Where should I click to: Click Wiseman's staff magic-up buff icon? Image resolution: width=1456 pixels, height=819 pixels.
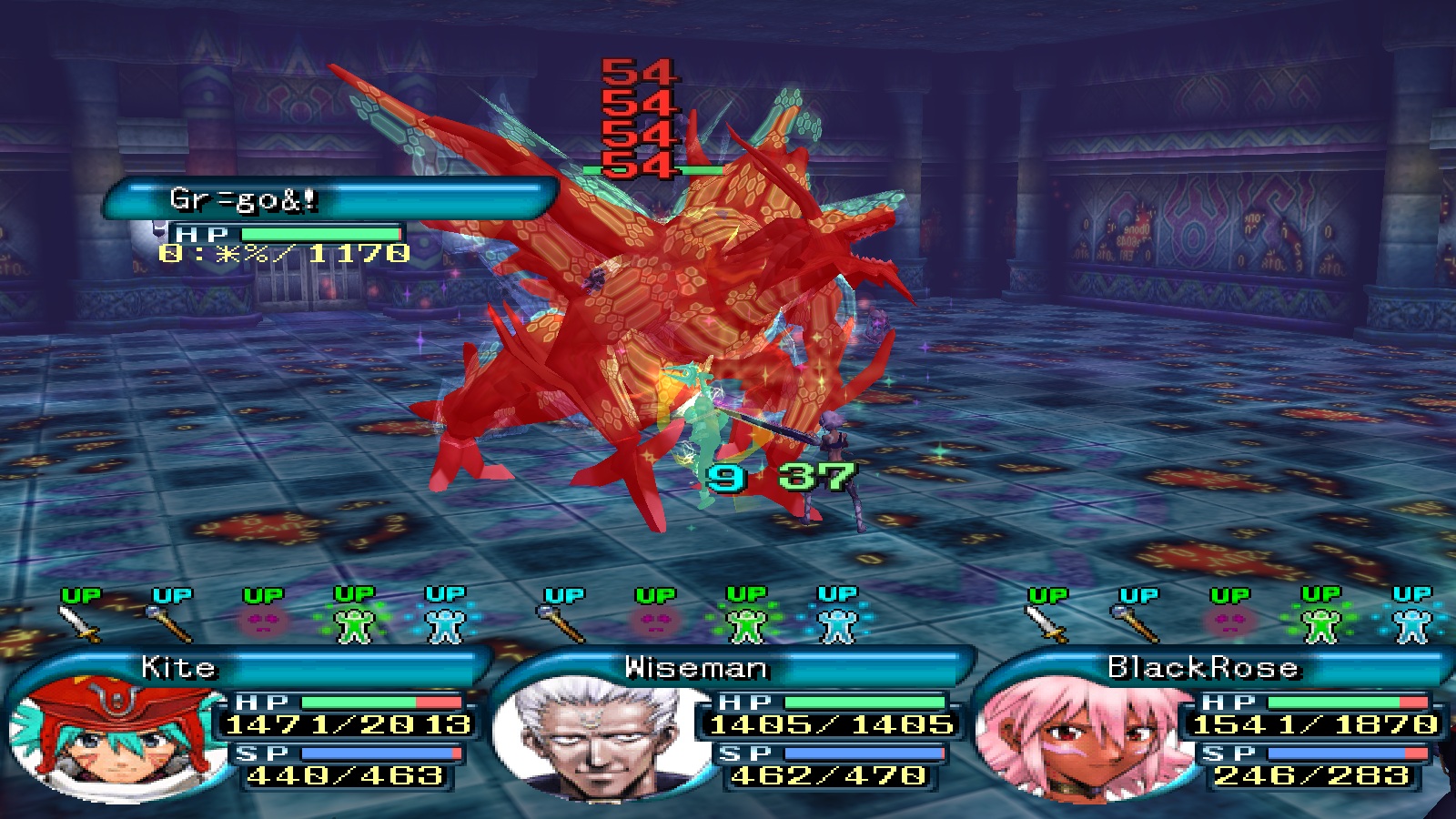[x=564, y=623]
